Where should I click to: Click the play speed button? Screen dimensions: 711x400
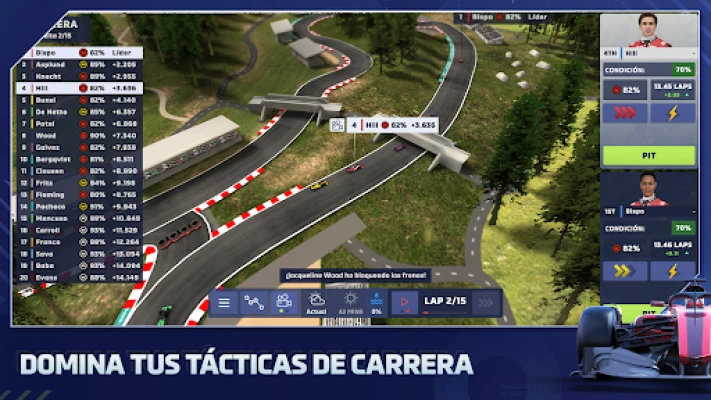(406, 302)
